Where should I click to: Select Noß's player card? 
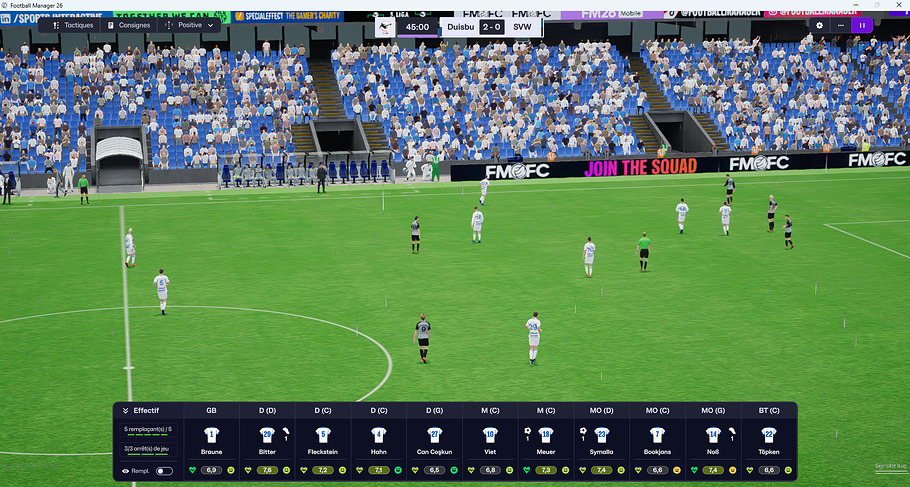click(713, 441)
